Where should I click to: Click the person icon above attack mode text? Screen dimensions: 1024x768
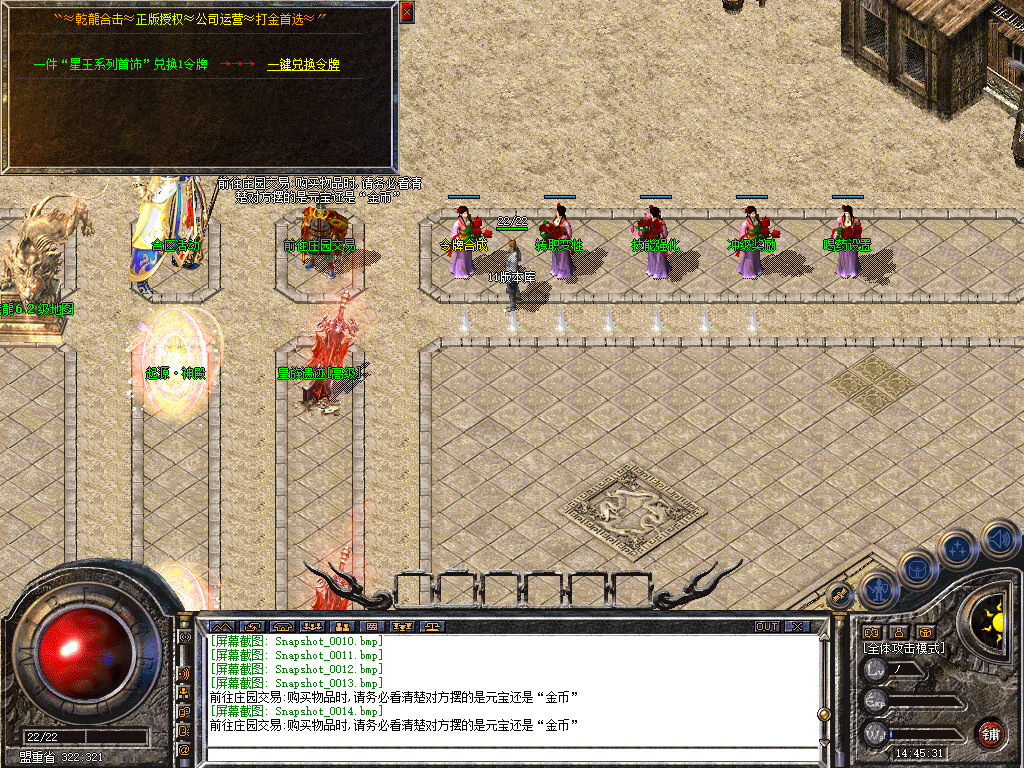point(899,632)
